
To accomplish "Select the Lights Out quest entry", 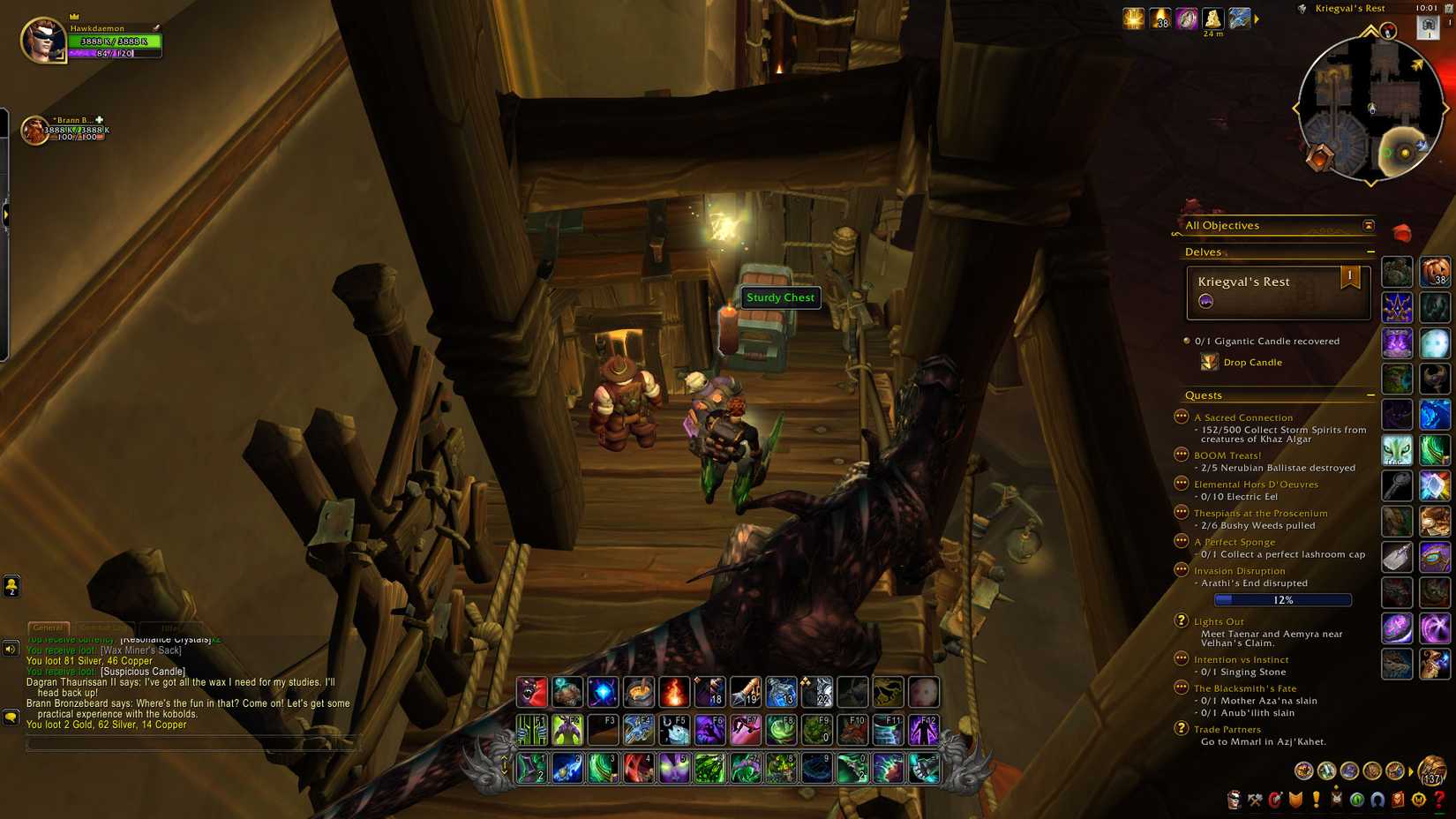I will point(1219,621).
